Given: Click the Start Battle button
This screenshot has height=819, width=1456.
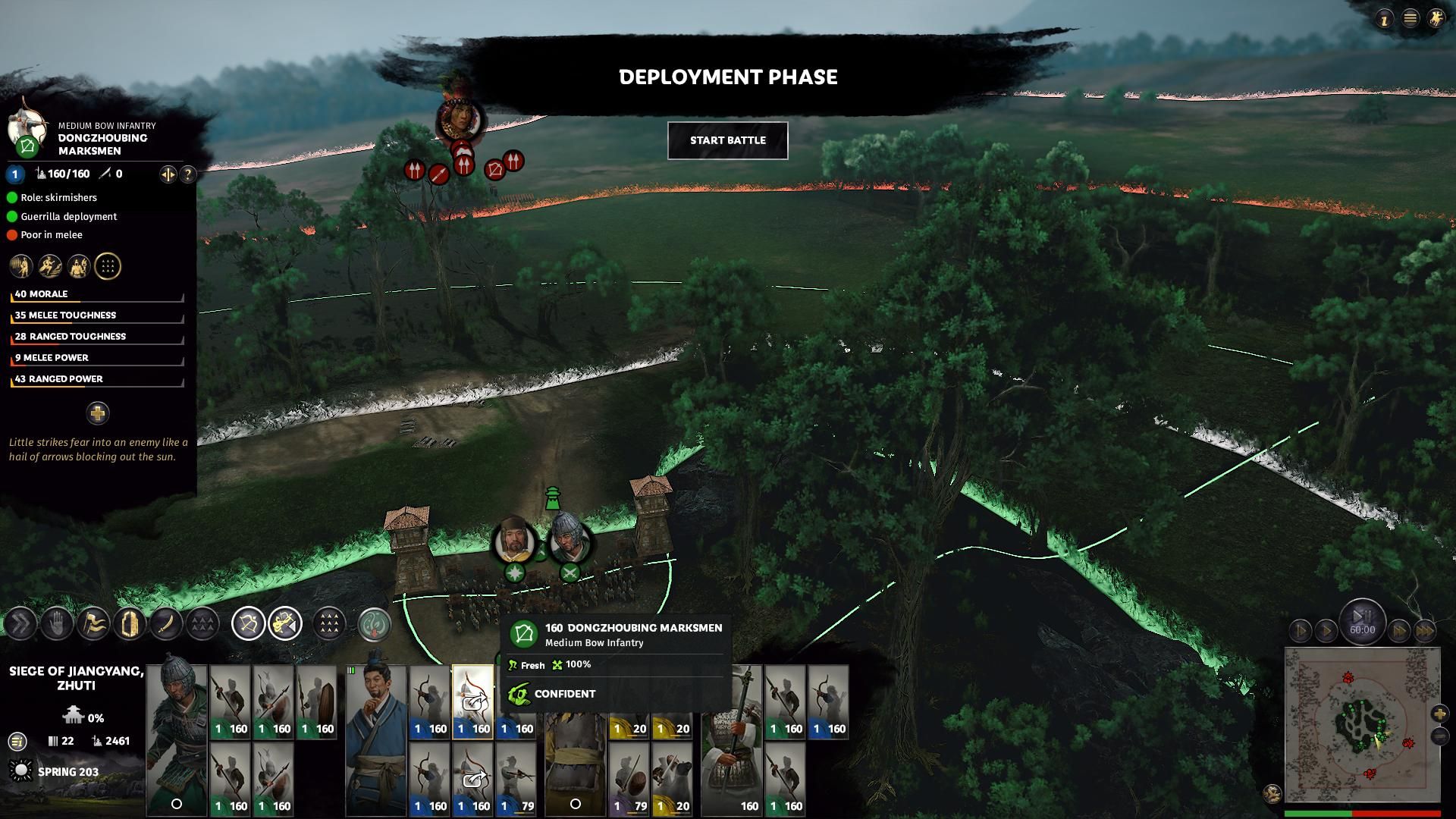Looking at the screenshot, I should point(727,140).
